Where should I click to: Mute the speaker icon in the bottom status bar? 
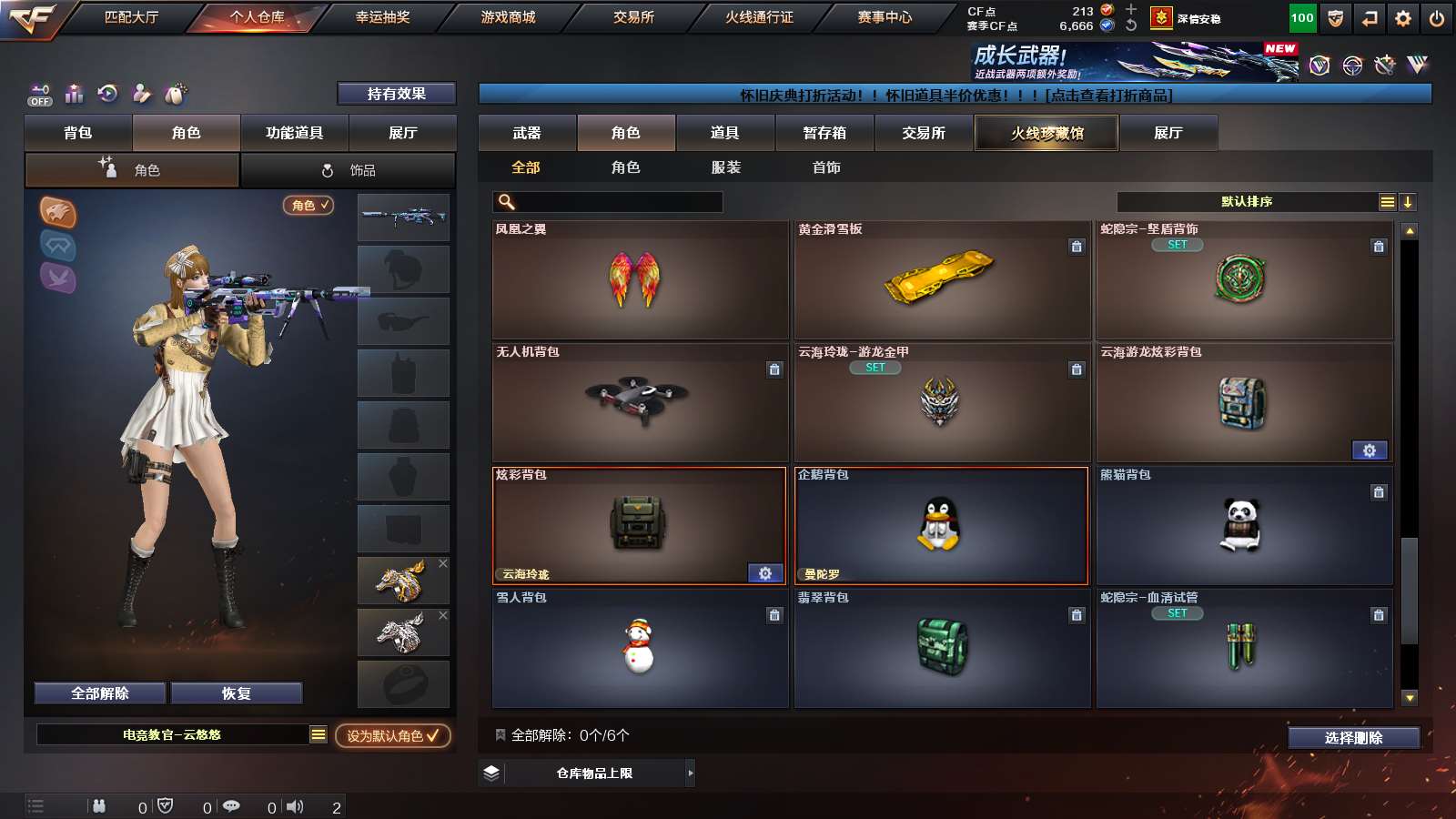[295, 806]
